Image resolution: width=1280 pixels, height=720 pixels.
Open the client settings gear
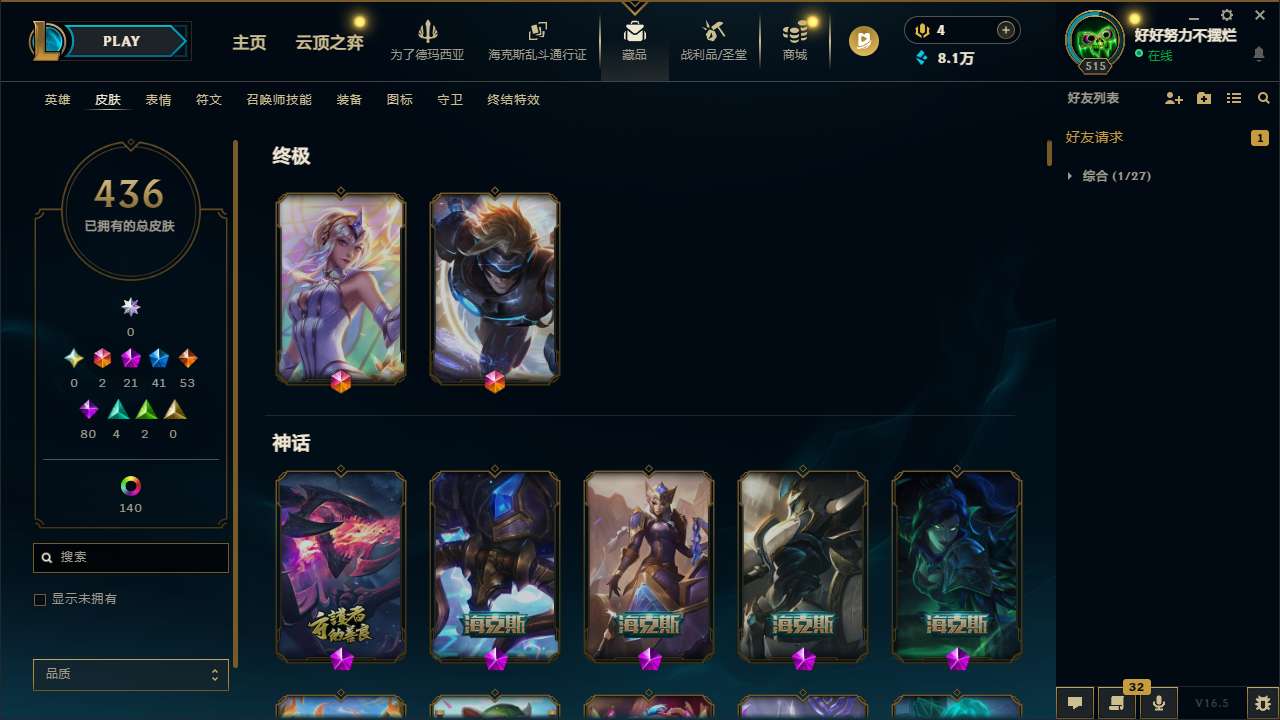point(1226,16)
